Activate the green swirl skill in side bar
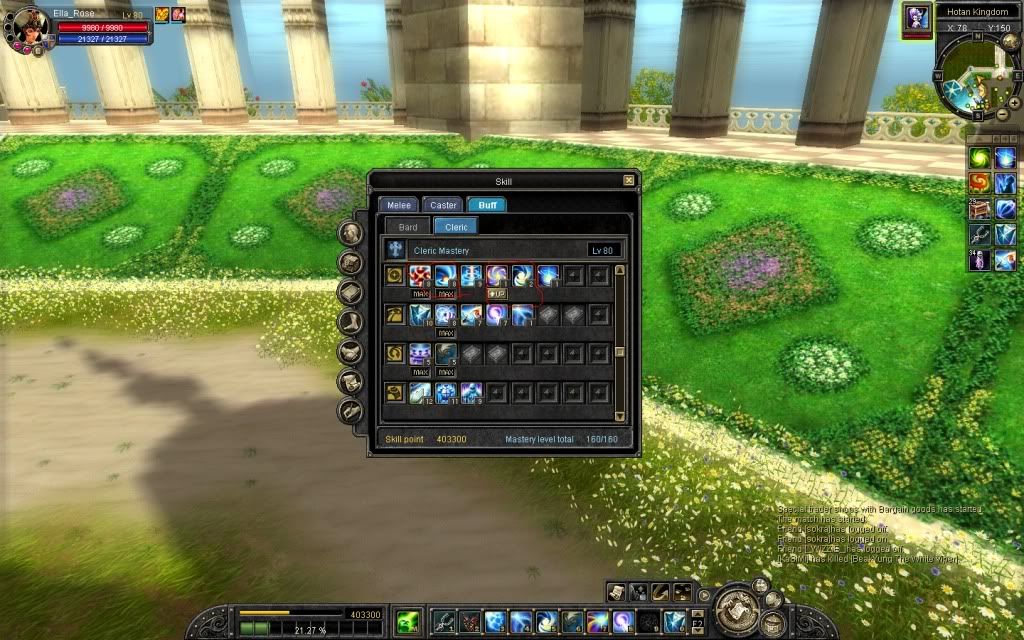This screenshot has height=640, width=1024. tap(980, 158)
